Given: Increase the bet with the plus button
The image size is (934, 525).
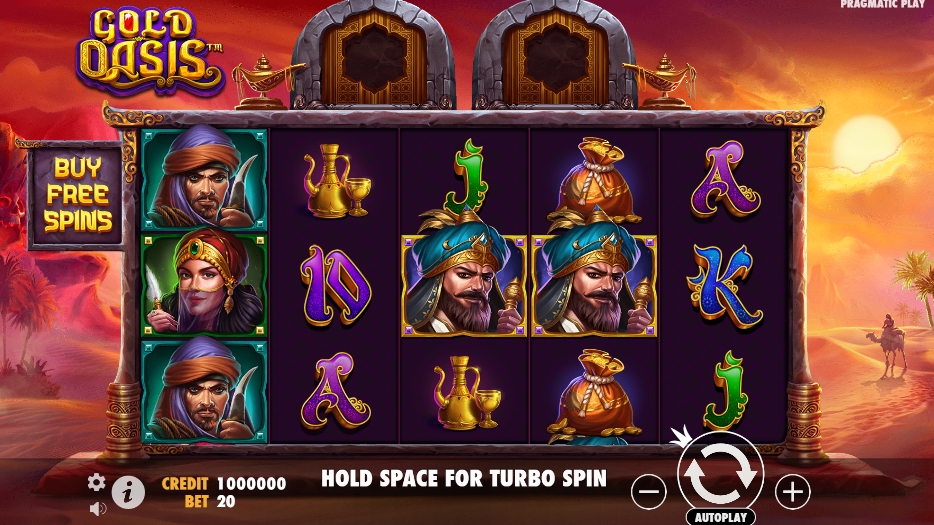Looking at the screenshot, I should [793, 491].
